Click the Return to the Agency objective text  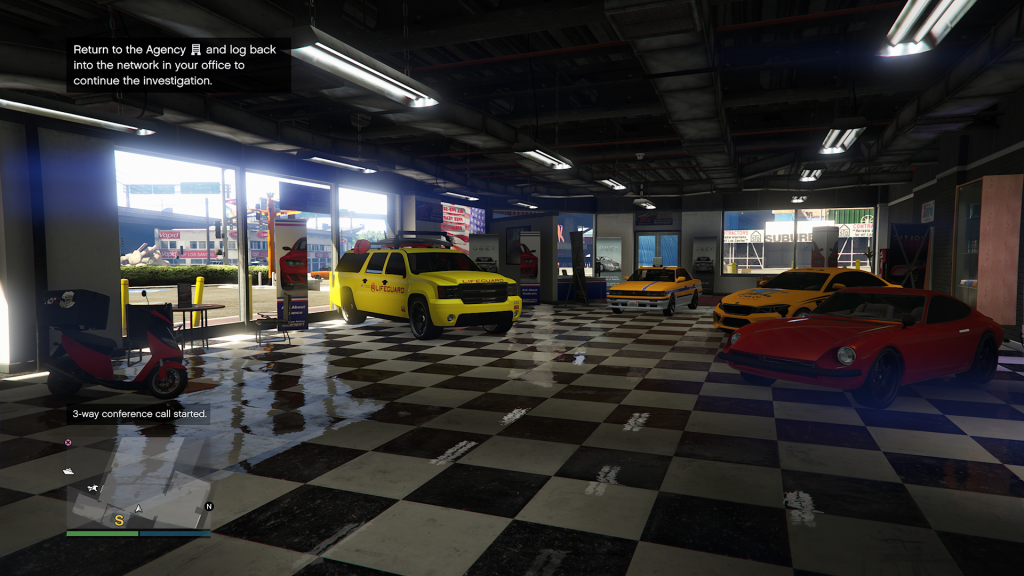point(179,65)
